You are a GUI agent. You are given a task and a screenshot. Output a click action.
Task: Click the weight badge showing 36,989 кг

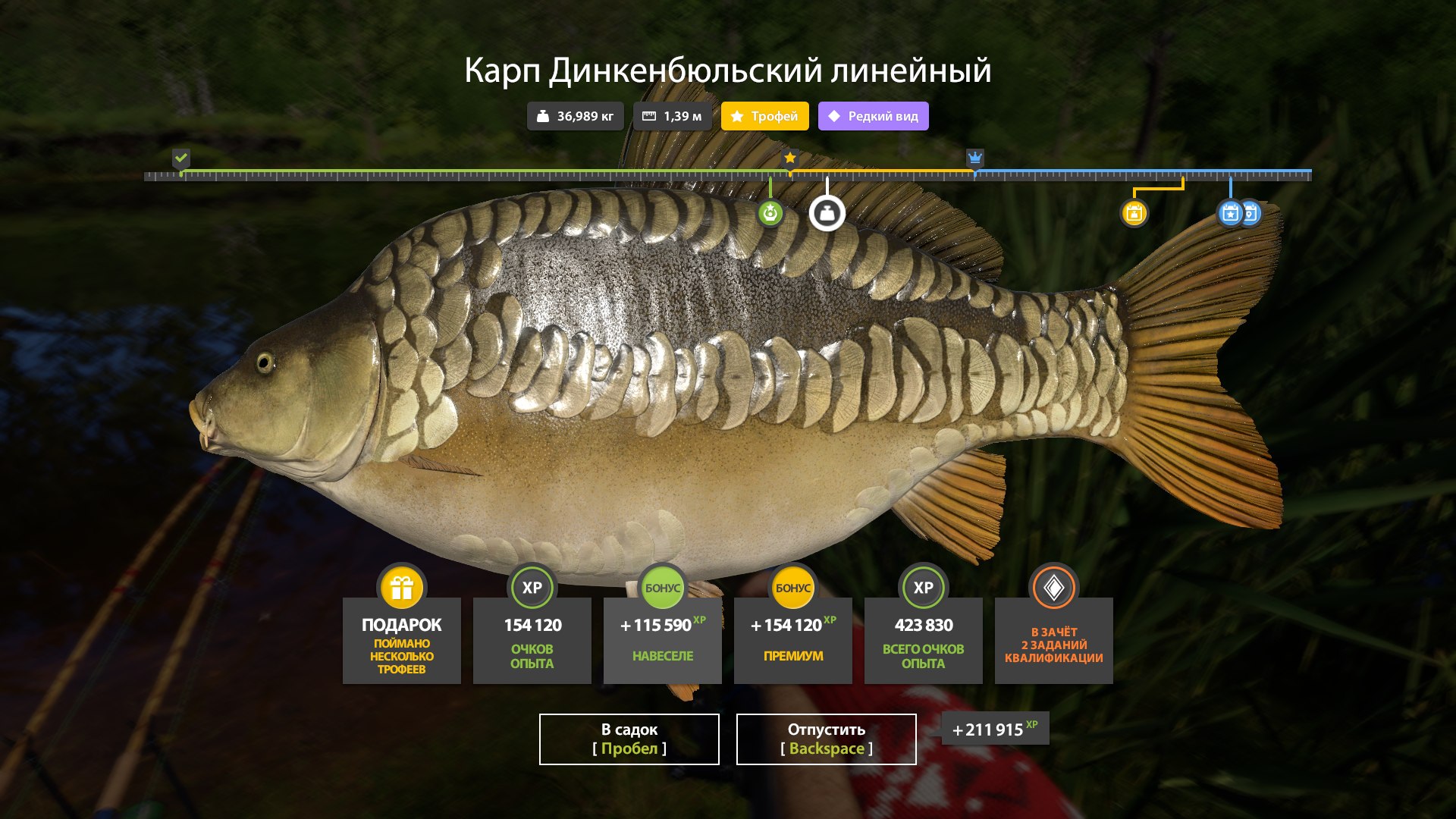(x=575, y=116)
